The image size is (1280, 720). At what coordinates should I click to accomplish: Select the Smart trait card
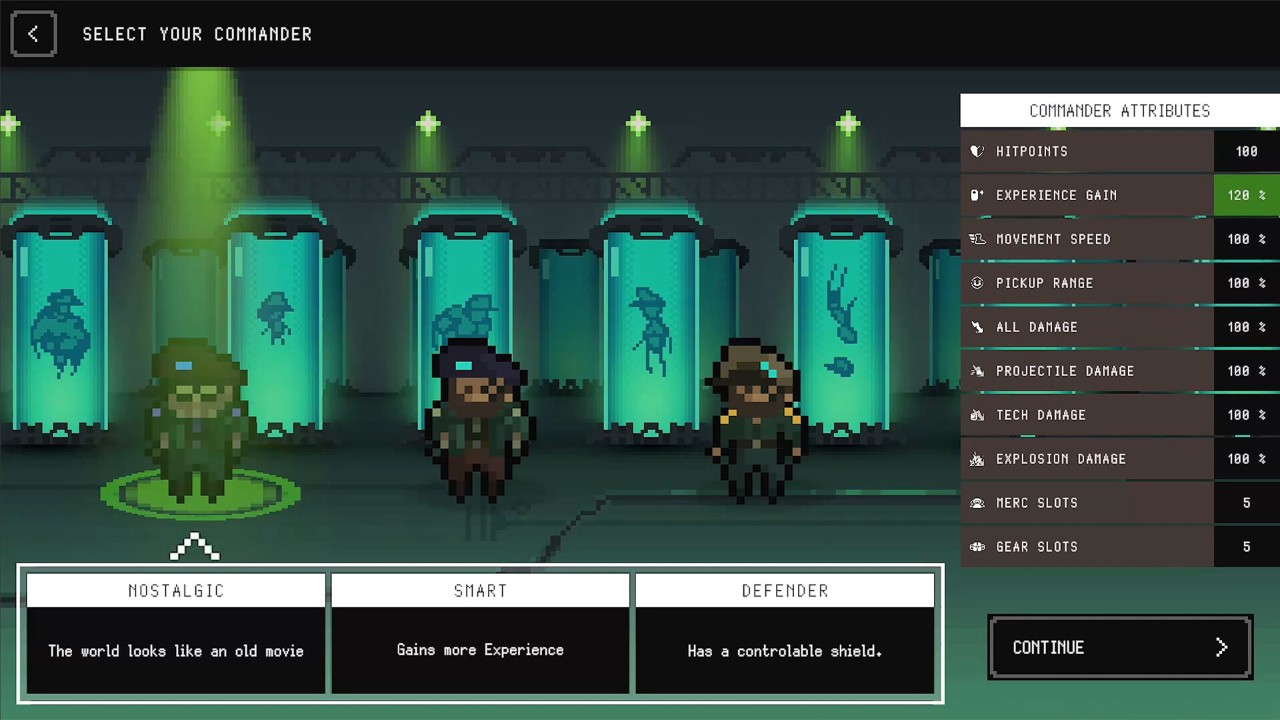click(x=480, y=632)
